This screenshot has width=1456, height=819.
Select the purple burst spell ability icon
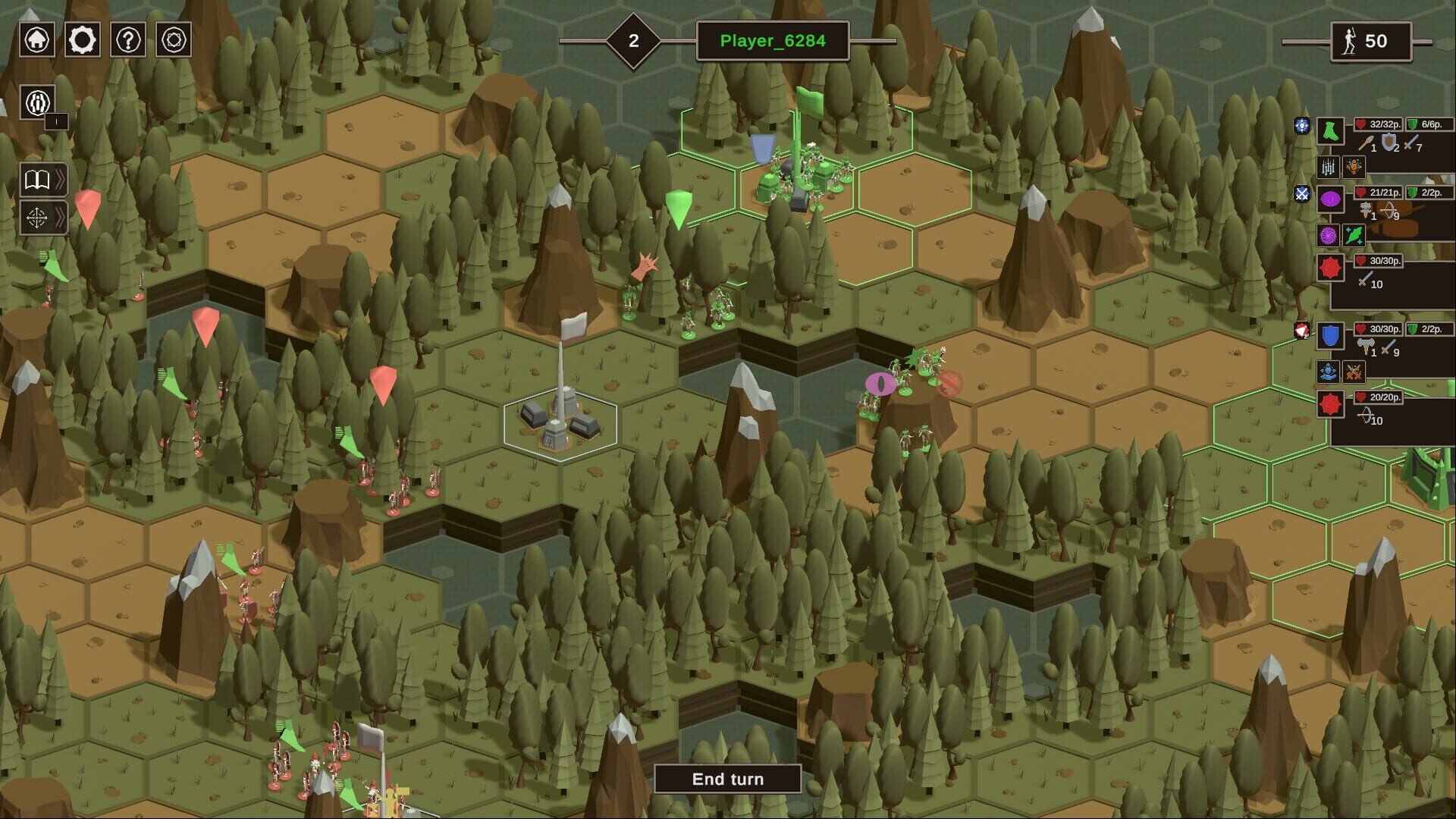[x=1329, y=234]
